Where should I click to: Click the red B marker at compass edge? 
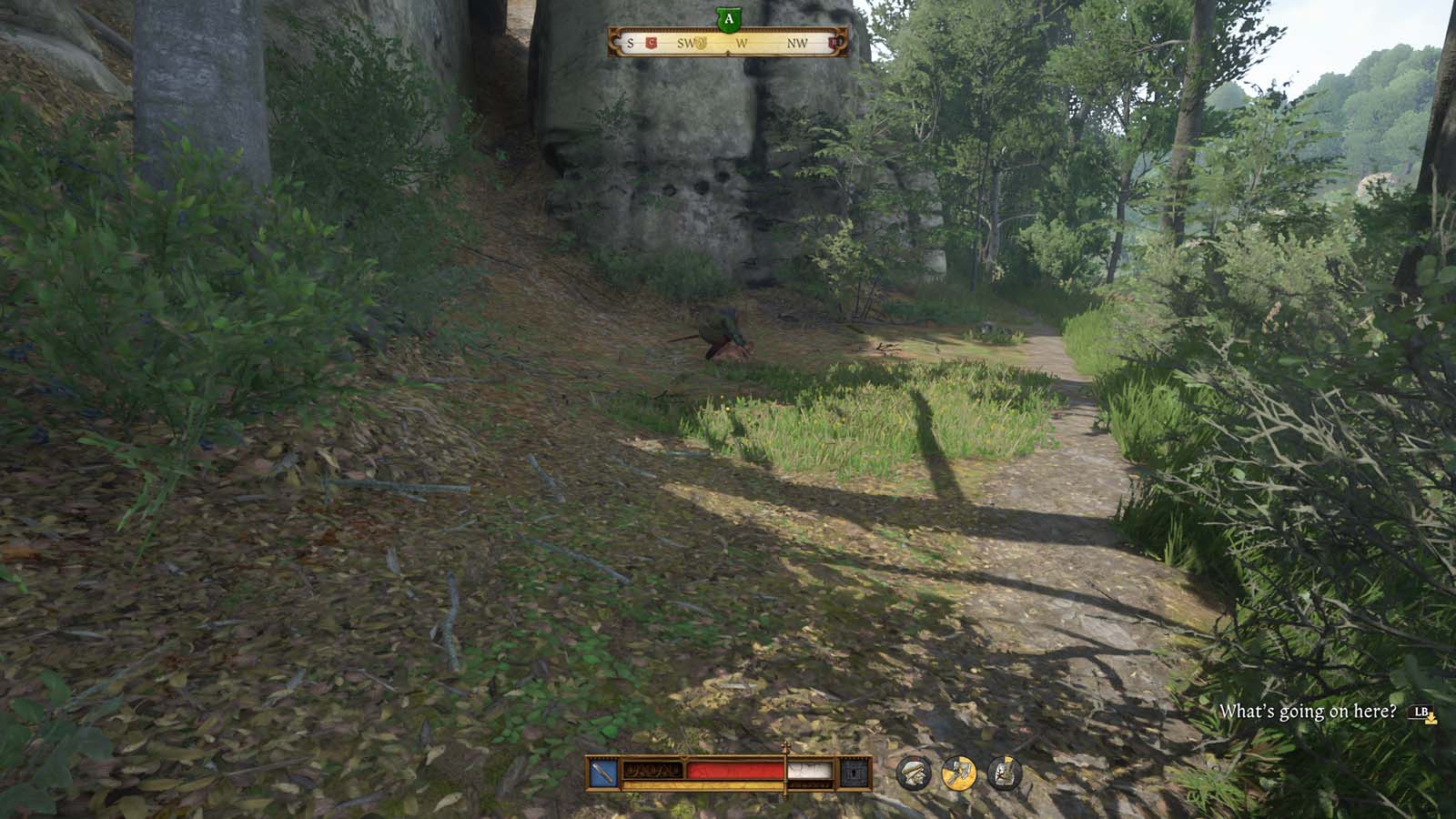tap(834, 43)
